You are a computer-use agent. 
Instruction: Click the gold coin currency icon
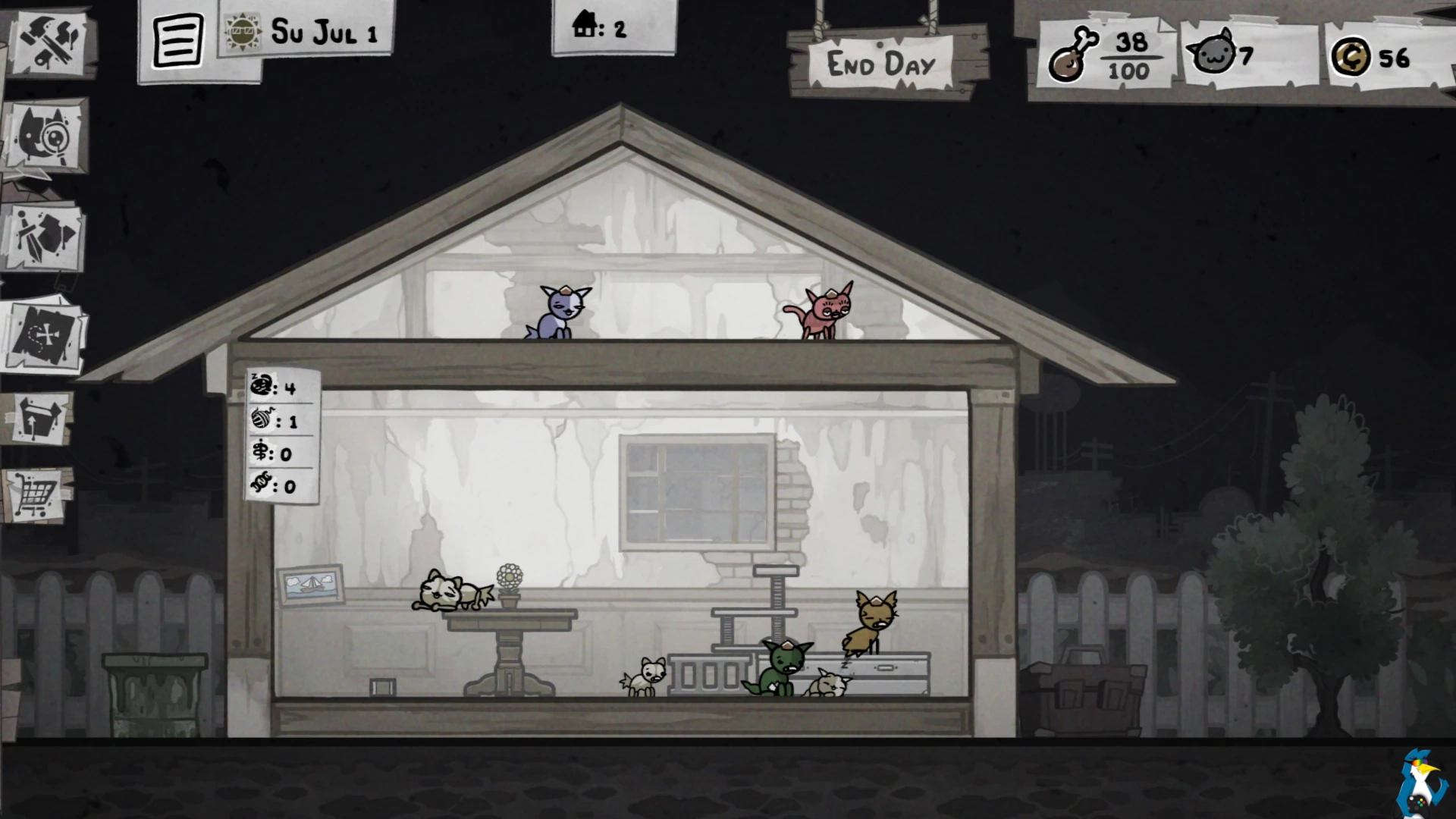point(1351,58)
